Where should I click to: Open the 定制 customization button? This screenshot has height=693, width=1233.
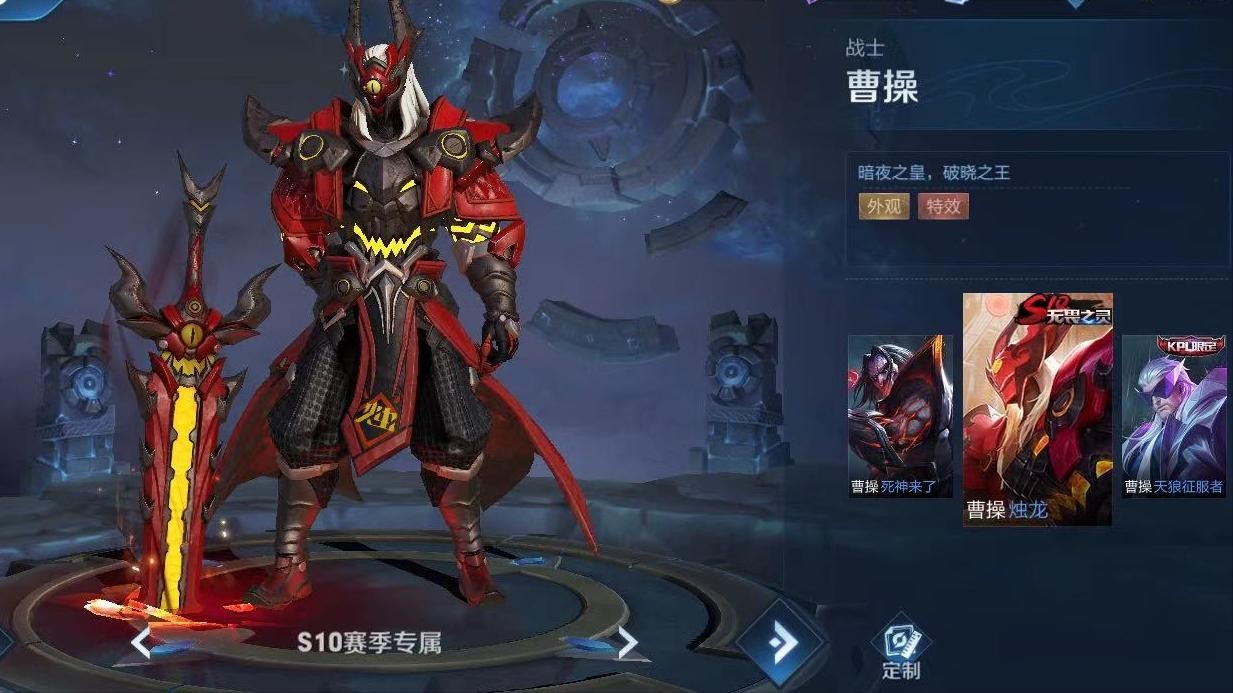pyautogui.click(x=900, y=650)
